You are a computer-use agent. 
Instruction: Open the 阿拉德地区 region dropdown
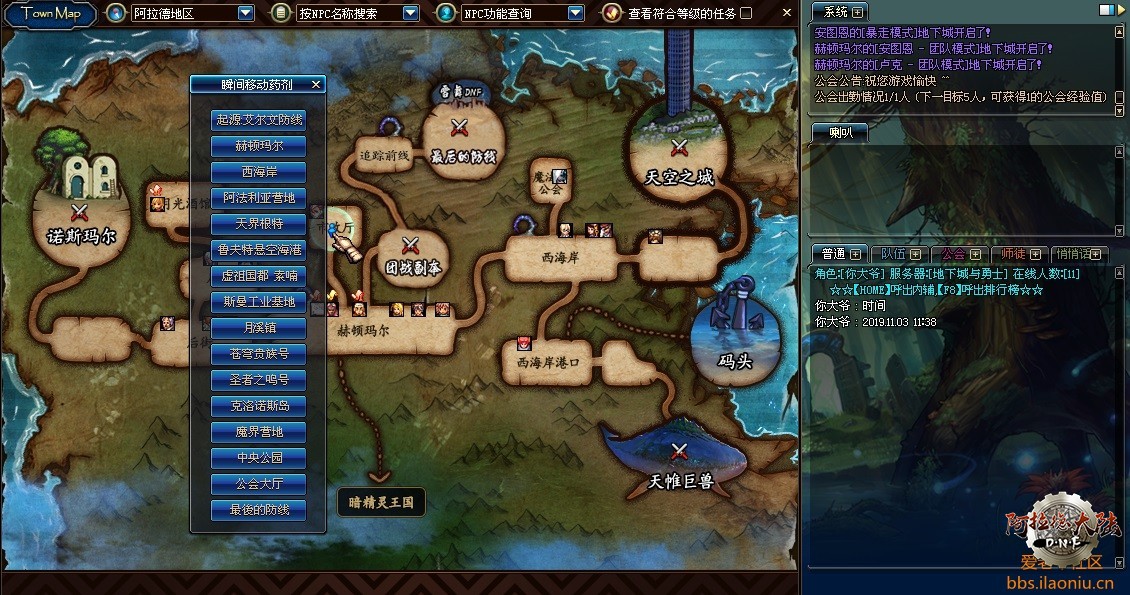point(246,13)
